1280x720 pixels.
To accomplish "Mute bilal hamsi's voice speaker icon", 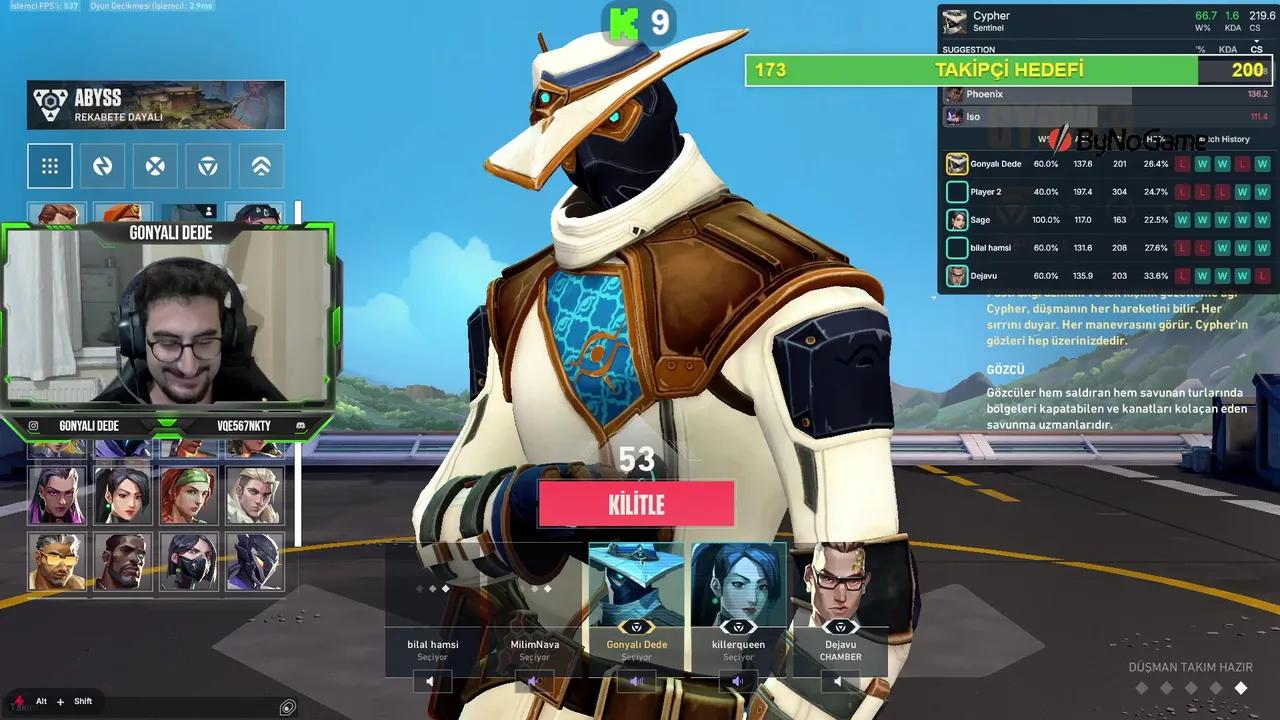I will pyautogui.click(x=431, y=681).
